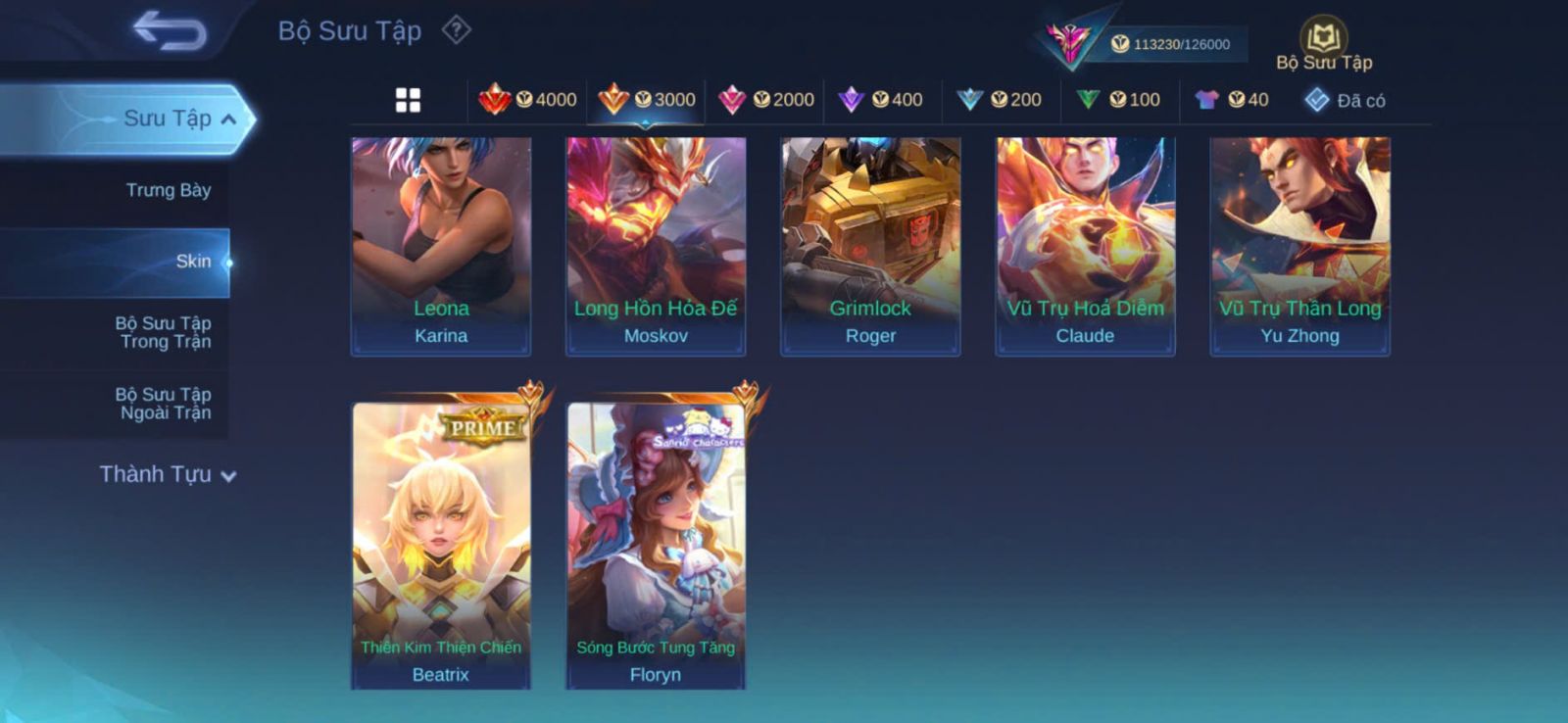This screenshot has height=723, width=1568.
Task: Show all skins with grid filter
Action: (x=408, y=100)
